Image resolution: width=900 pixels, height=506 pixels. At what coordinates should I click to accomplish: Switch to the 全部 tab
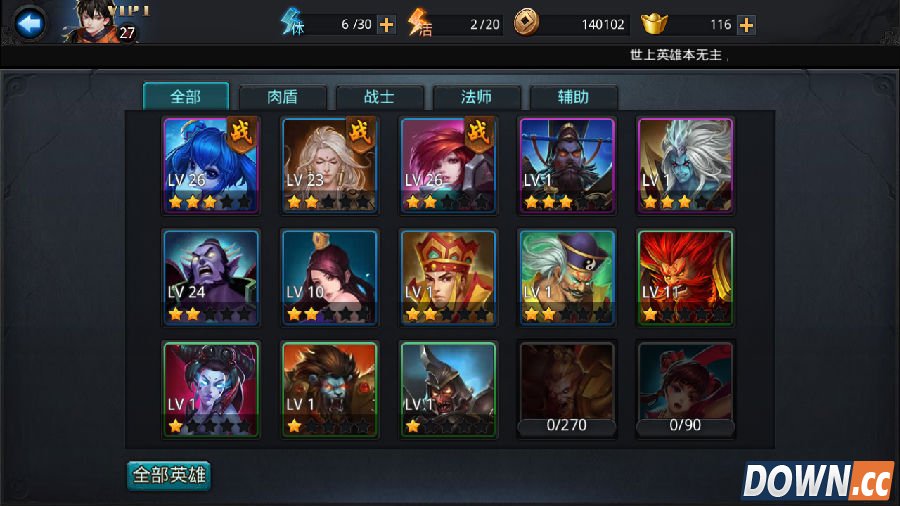pyautogui.click(x=186, y=97)
